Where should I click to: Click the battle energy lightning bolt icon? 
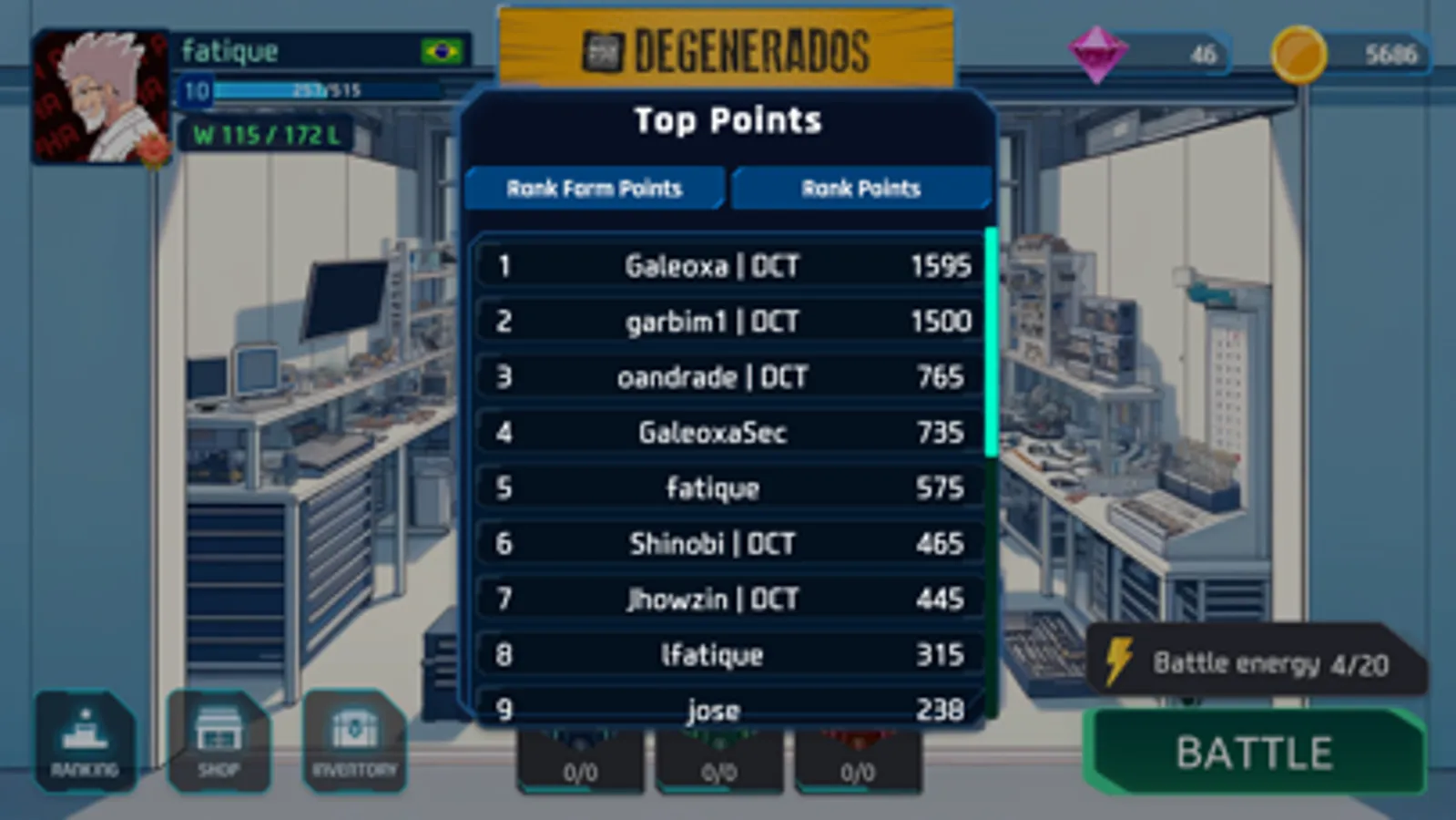coord(1117,661)
